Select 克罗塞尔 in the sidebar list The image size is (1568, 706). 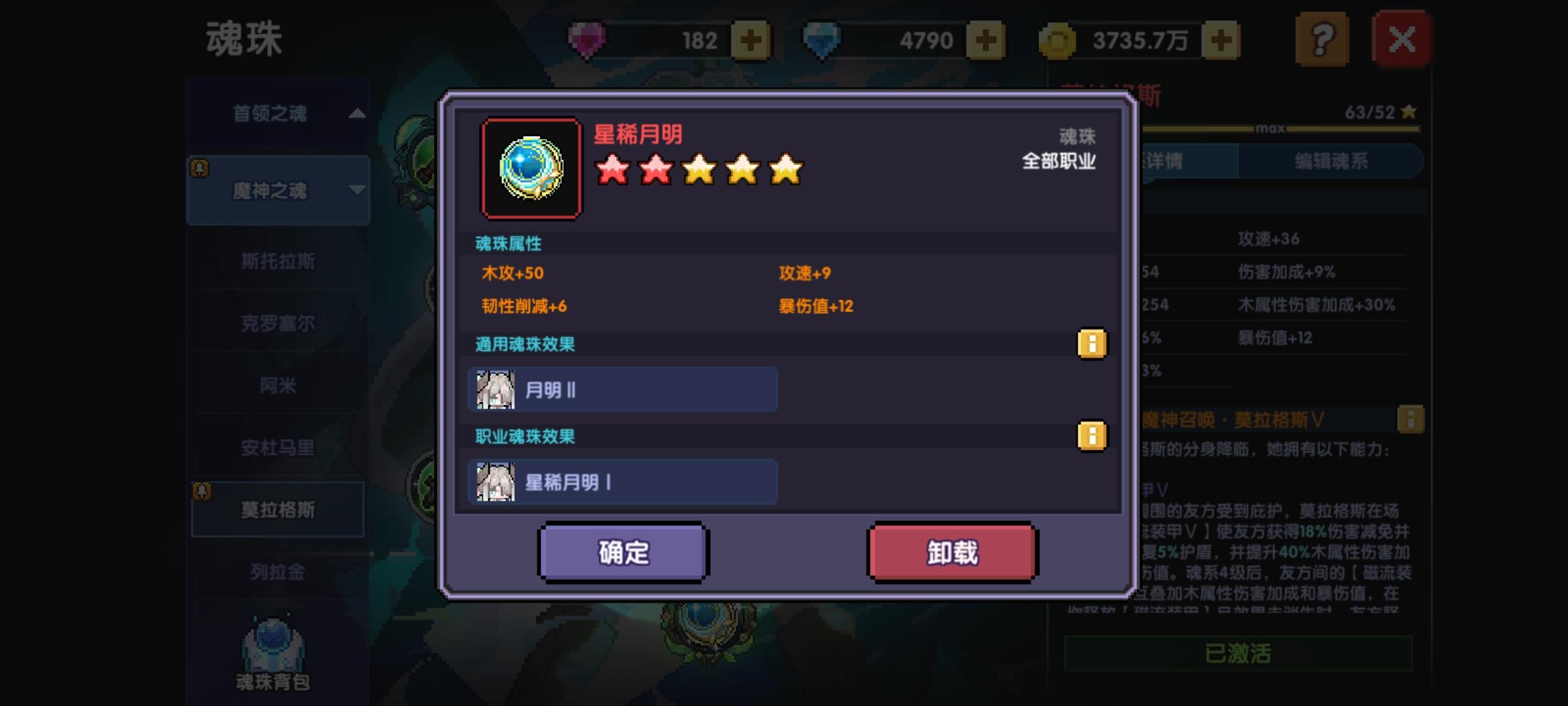click(x=277, y=324)
